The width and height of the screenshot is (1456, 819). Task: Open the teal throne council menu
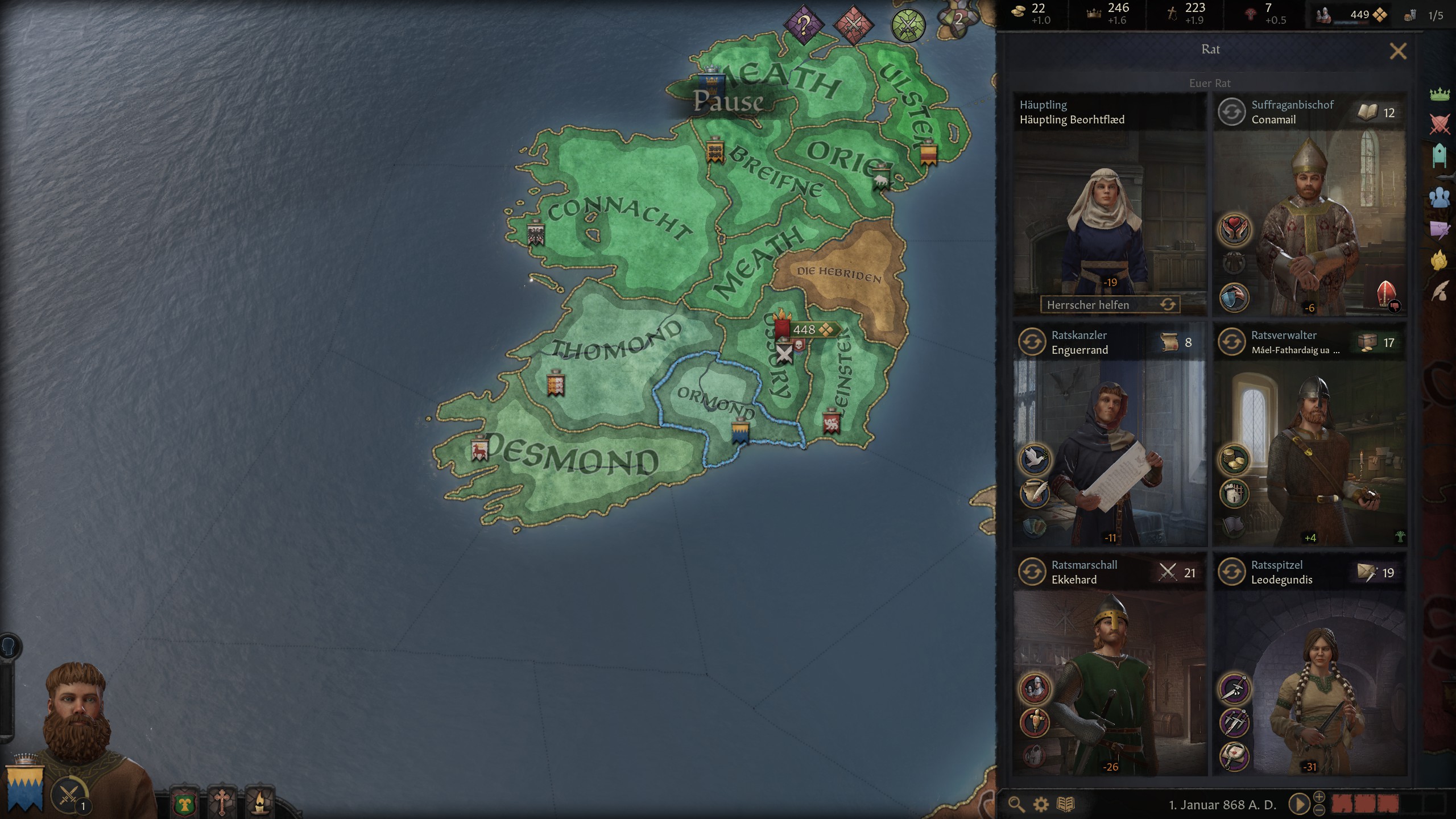pos(1440,156)
